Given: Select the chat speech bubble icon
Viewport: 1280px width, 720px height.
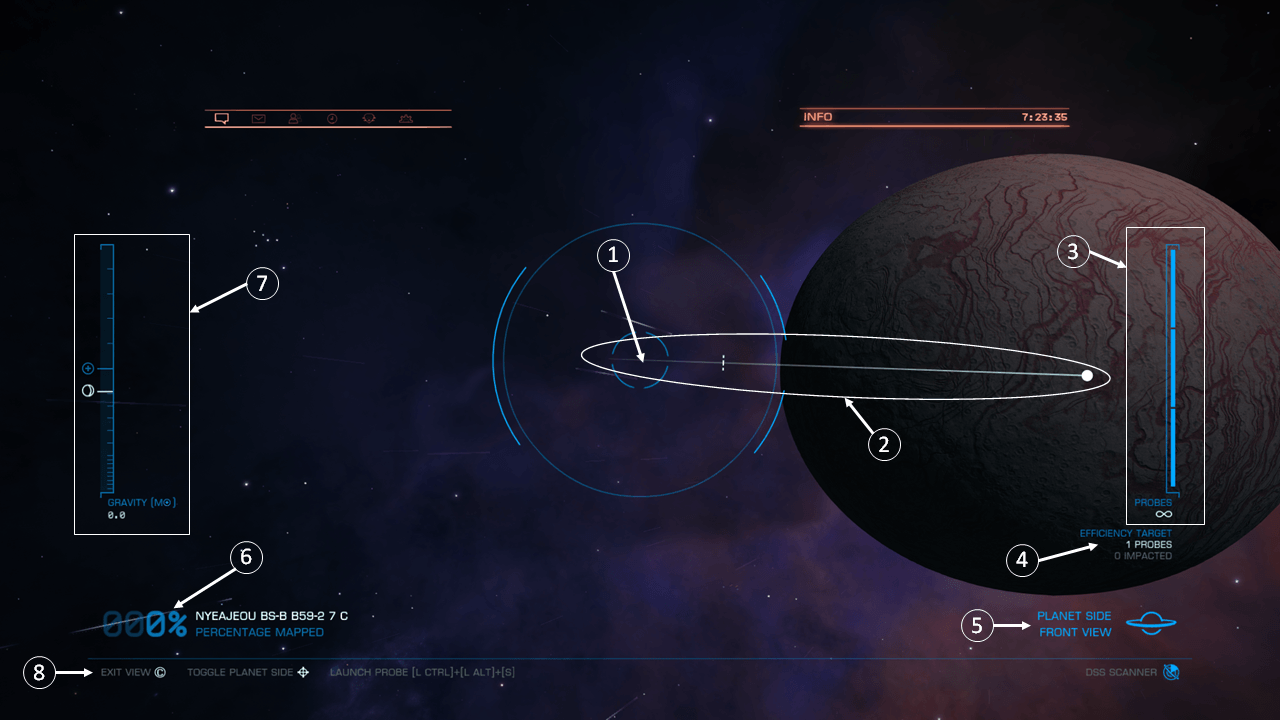Looking at the screenshot, I should coord(222,118).
